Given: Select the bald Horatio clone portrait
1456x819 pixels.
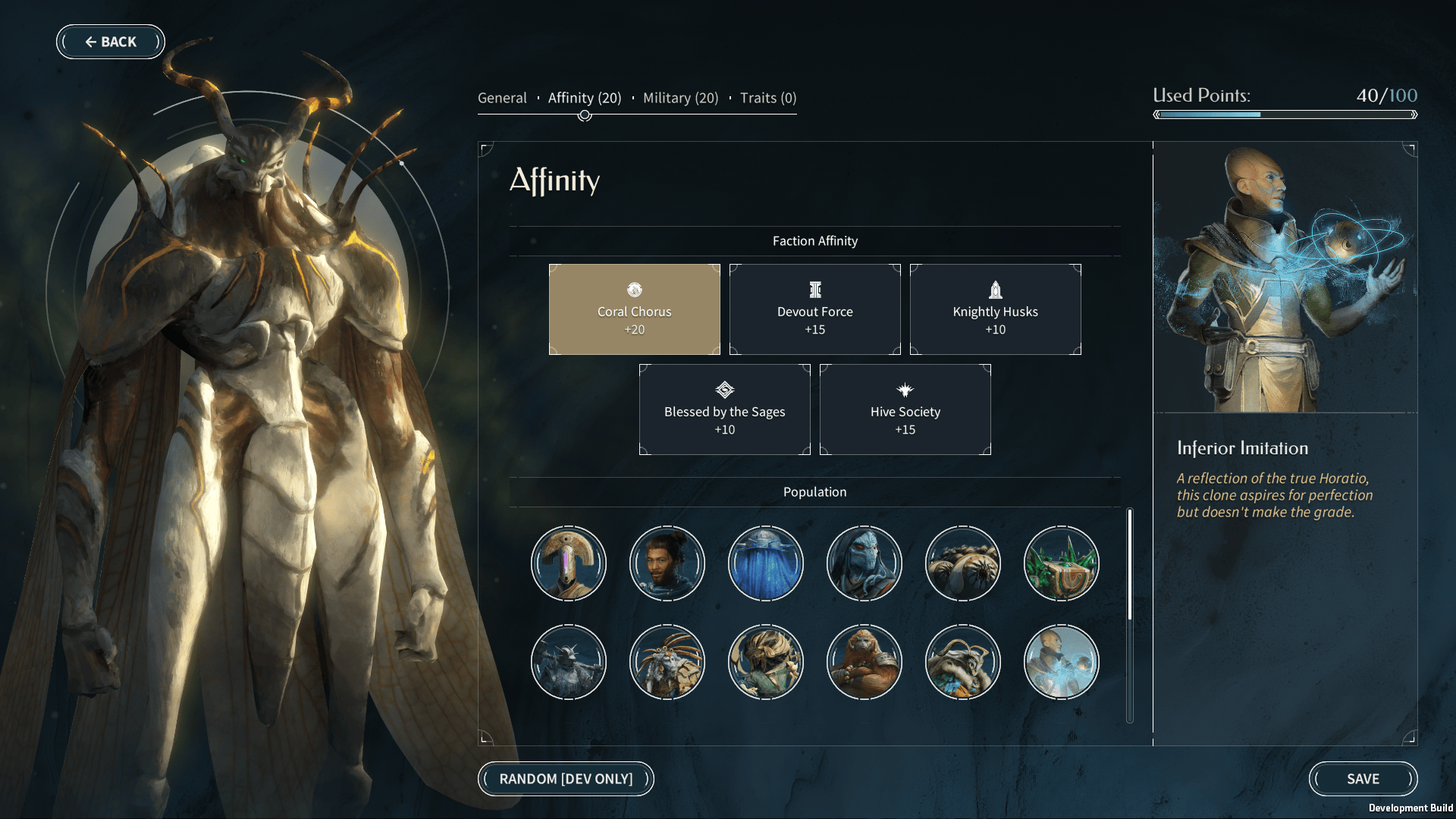Looking at the screenshot, I should point(1062,662).
